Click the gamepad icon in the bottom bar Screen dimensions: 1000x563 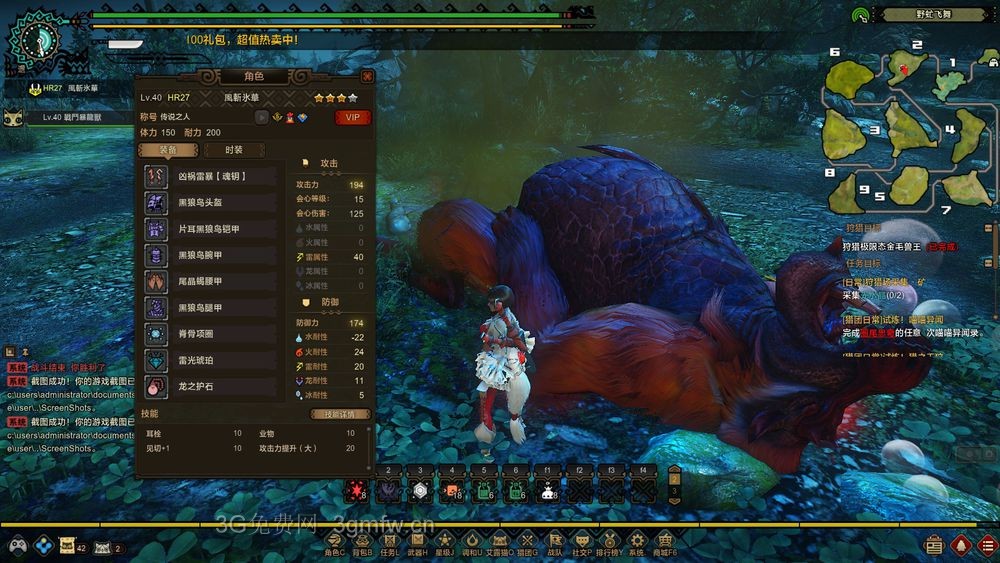coord(17,546)
